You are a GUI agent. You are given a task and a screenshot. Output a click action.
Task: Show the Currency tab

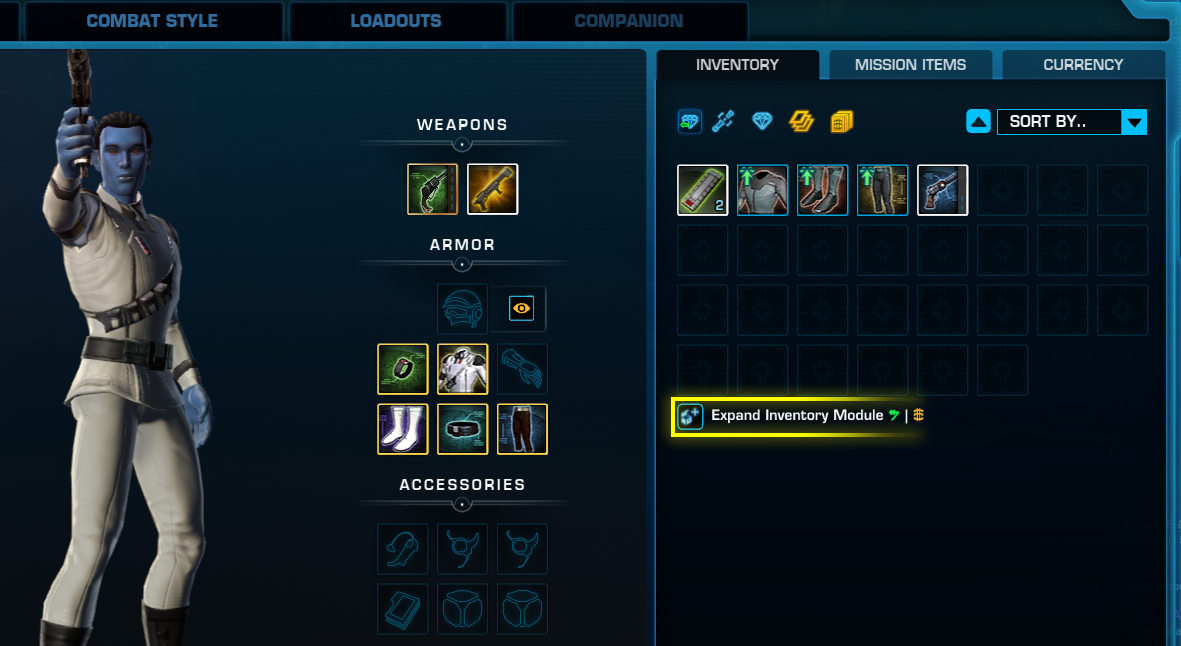tap(1083, 65)
